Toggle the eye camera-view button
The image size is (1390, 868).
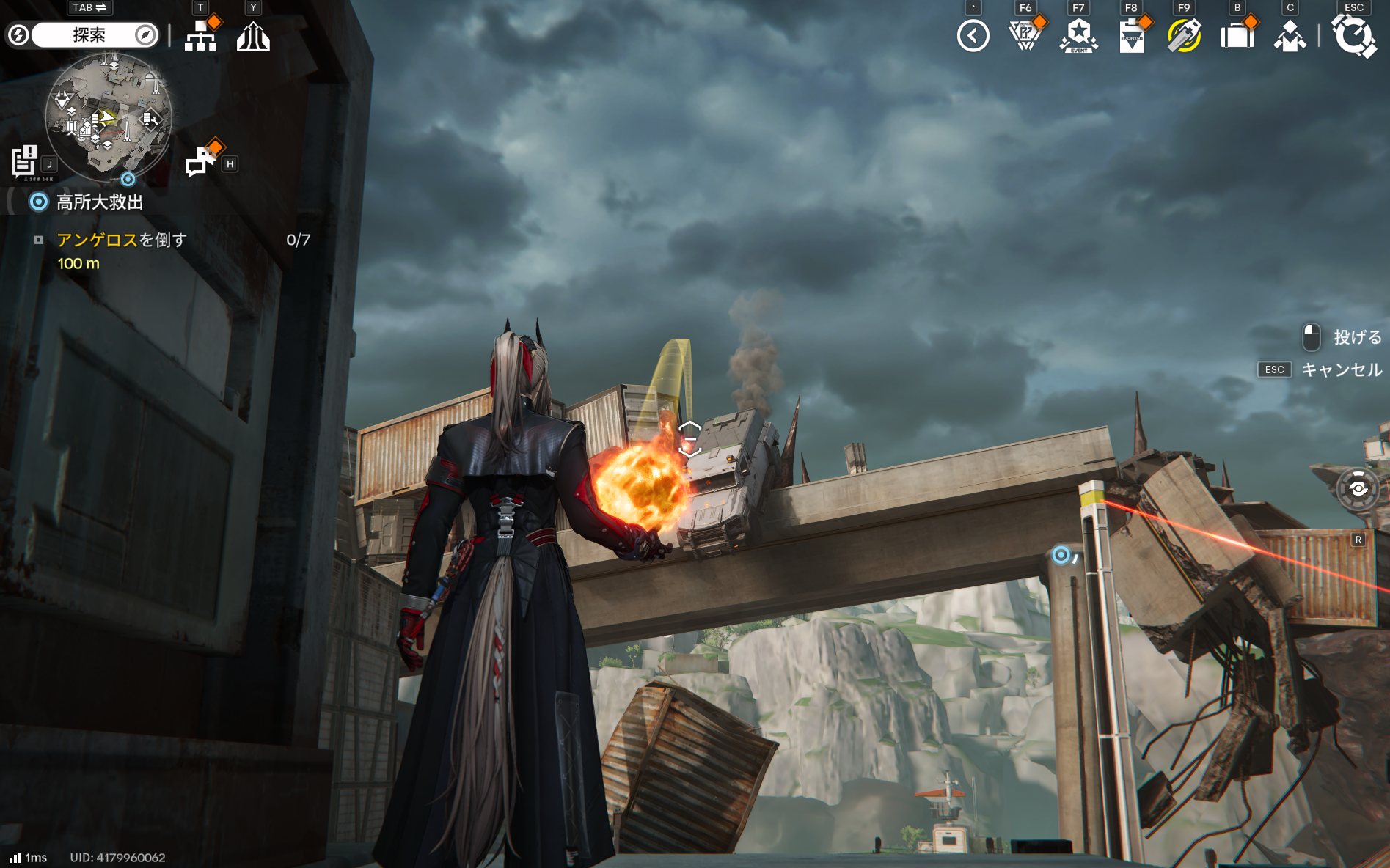1358,489
